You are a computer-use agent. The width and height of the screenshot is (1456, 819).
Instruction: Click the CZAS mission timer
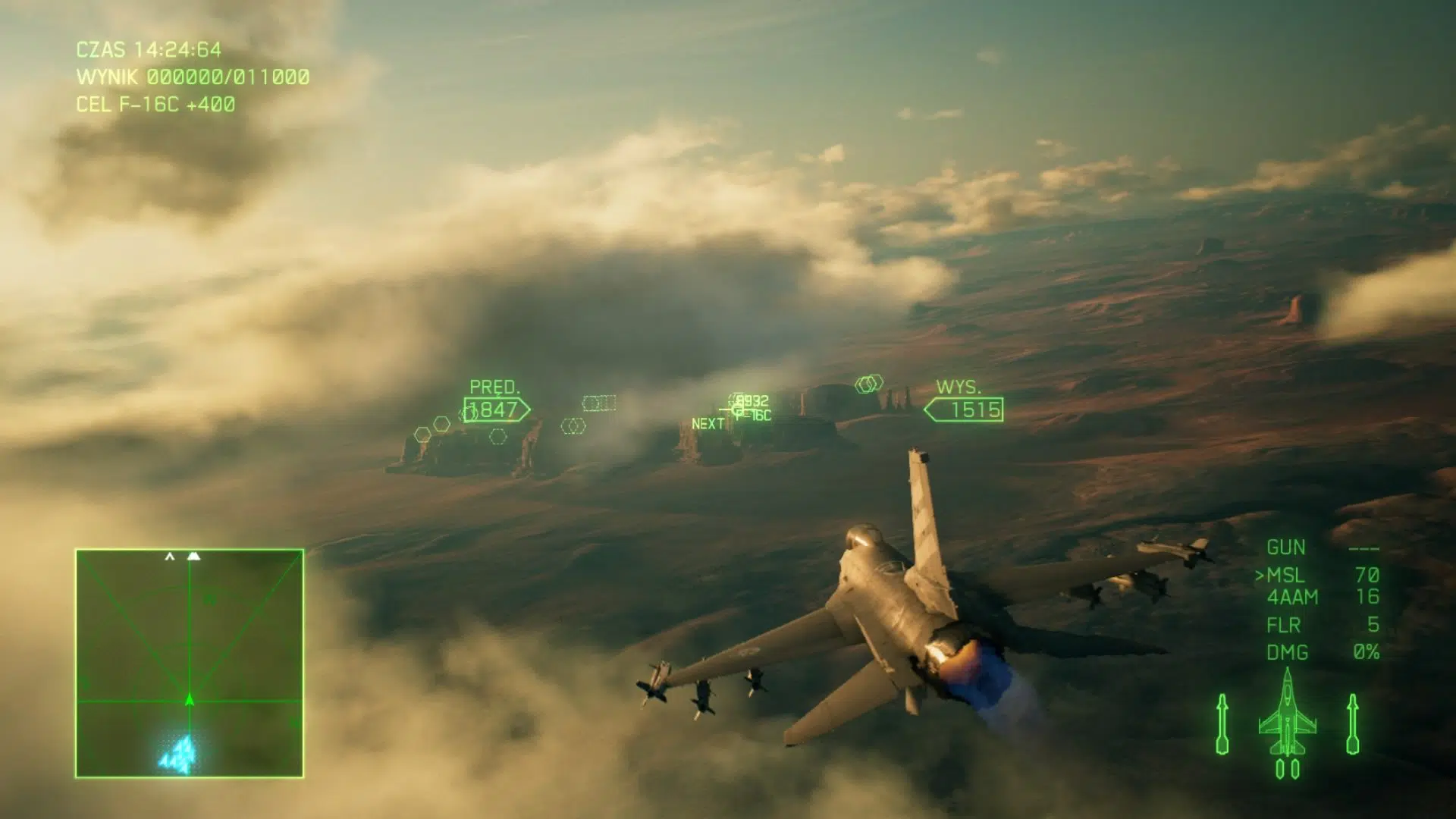pyautogui.click(x=149, y=50)
